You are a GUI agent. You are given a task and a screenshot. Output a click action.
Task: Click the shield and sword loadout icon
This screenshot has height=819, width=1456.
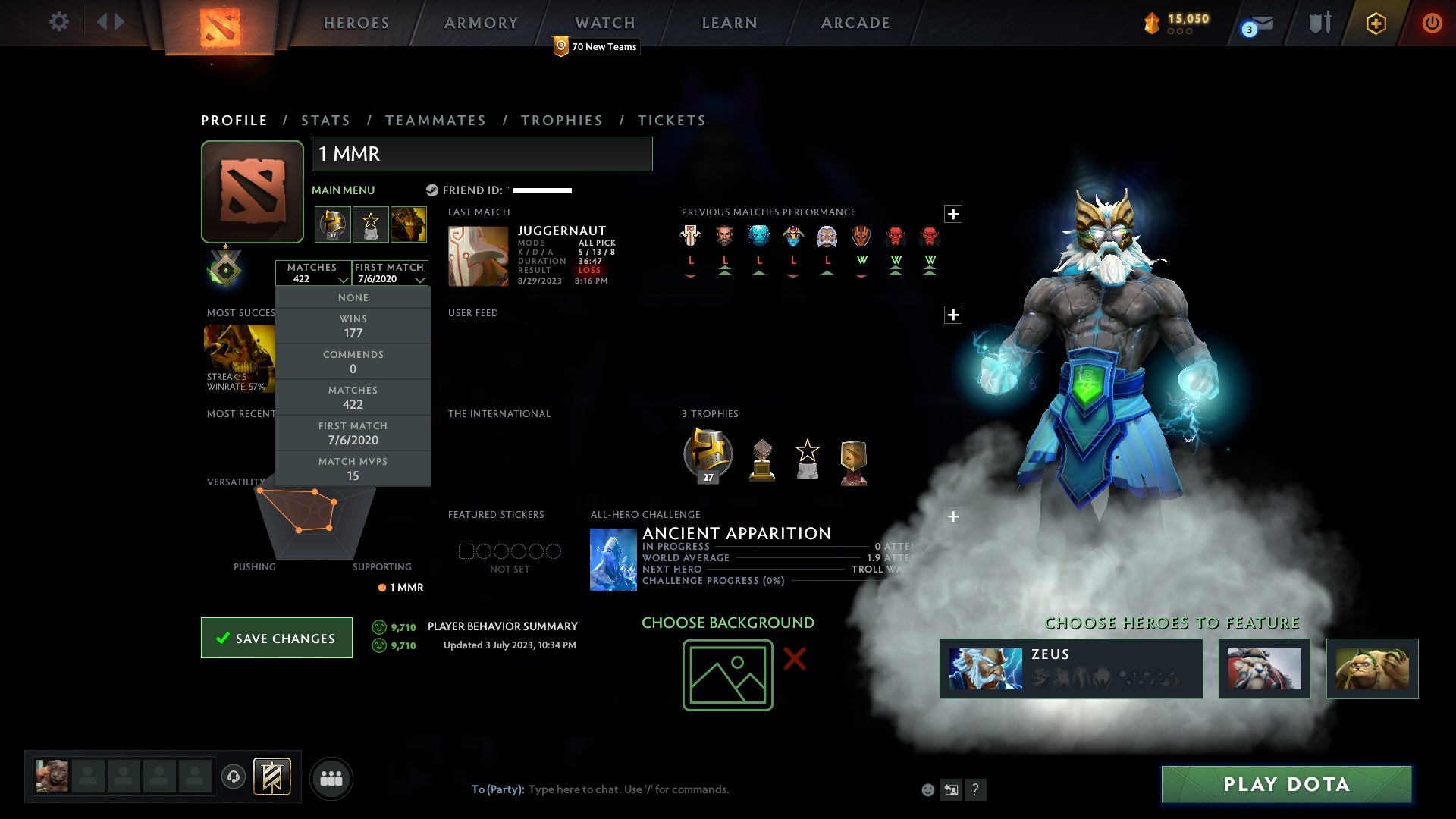(1319, 23)
